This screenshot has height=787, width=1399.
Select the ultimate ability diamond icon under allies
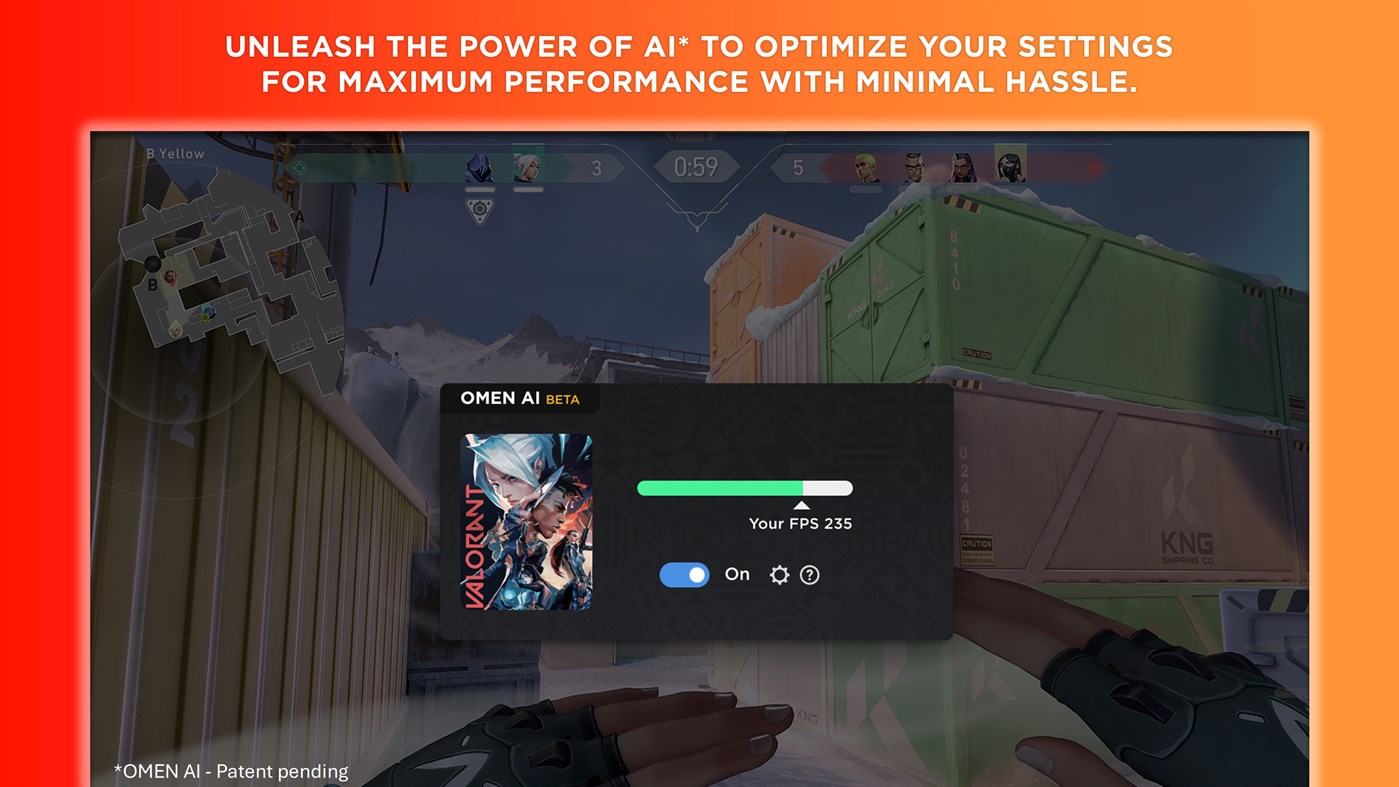point(478,209)
